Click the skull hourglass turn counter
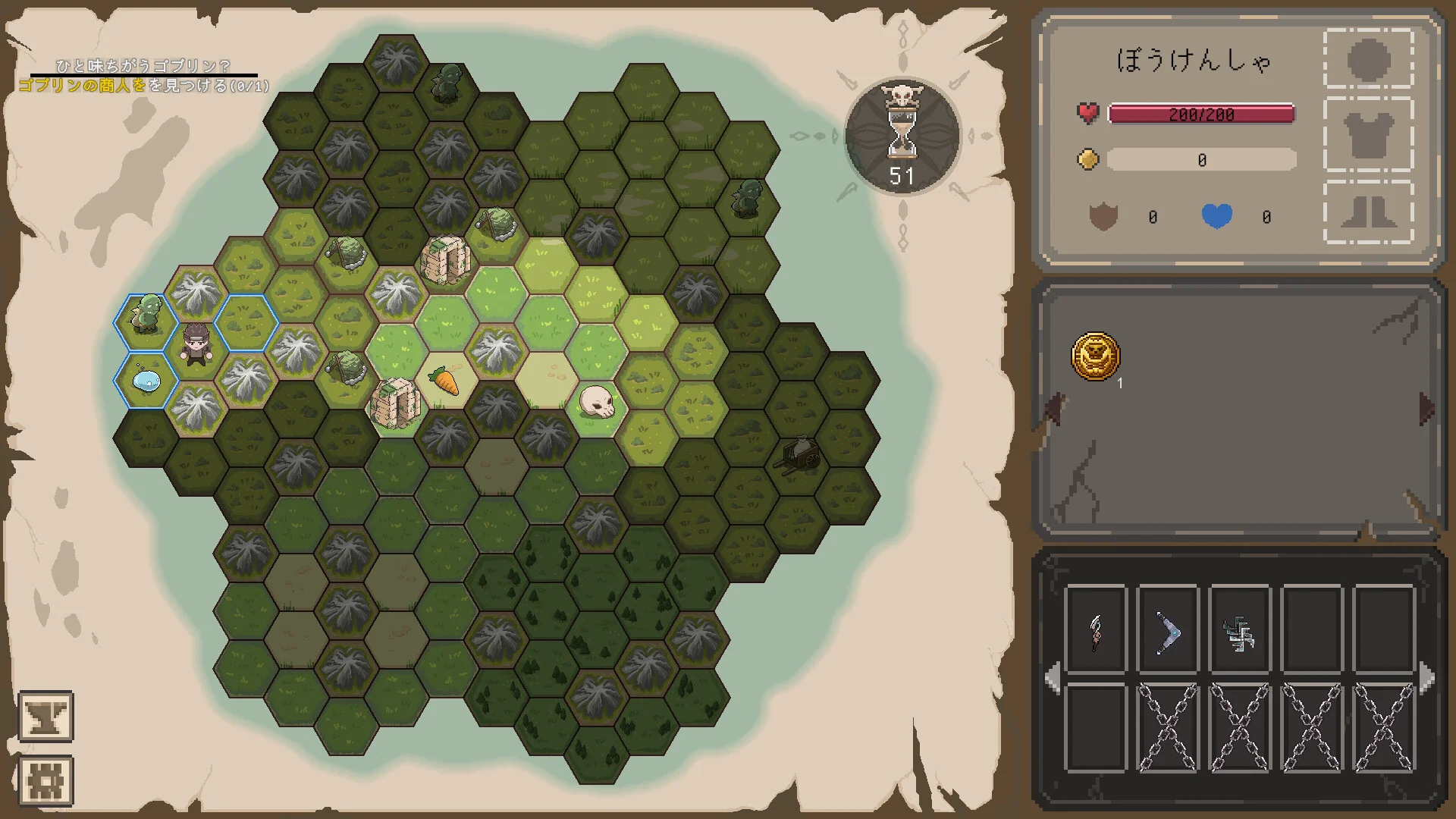The image size is (1456, 819). pyautogui.click(x=902, y=136)
